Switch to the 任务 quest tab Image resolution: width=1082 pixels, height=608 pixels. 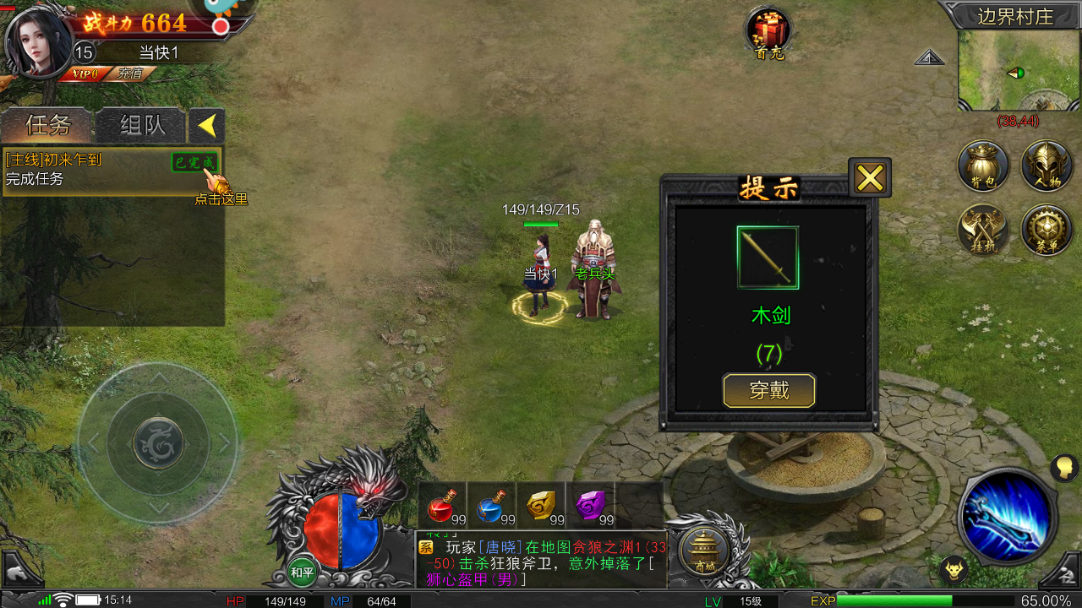tap(47, 125)
